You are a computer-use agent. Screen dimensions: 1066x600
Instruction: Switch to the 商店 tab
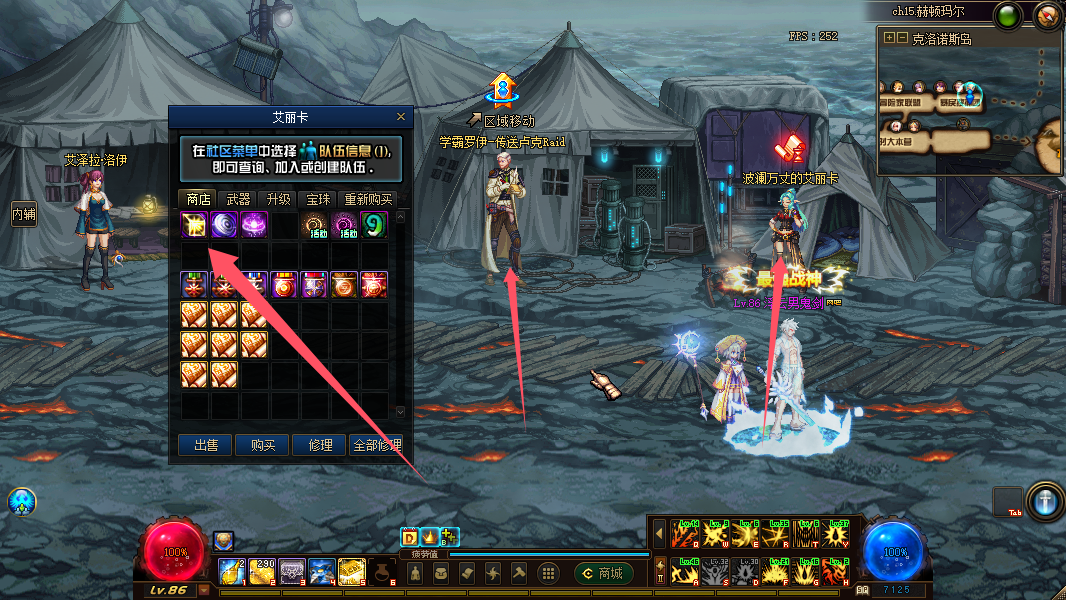pyautogui.click(x=198, y=199)
